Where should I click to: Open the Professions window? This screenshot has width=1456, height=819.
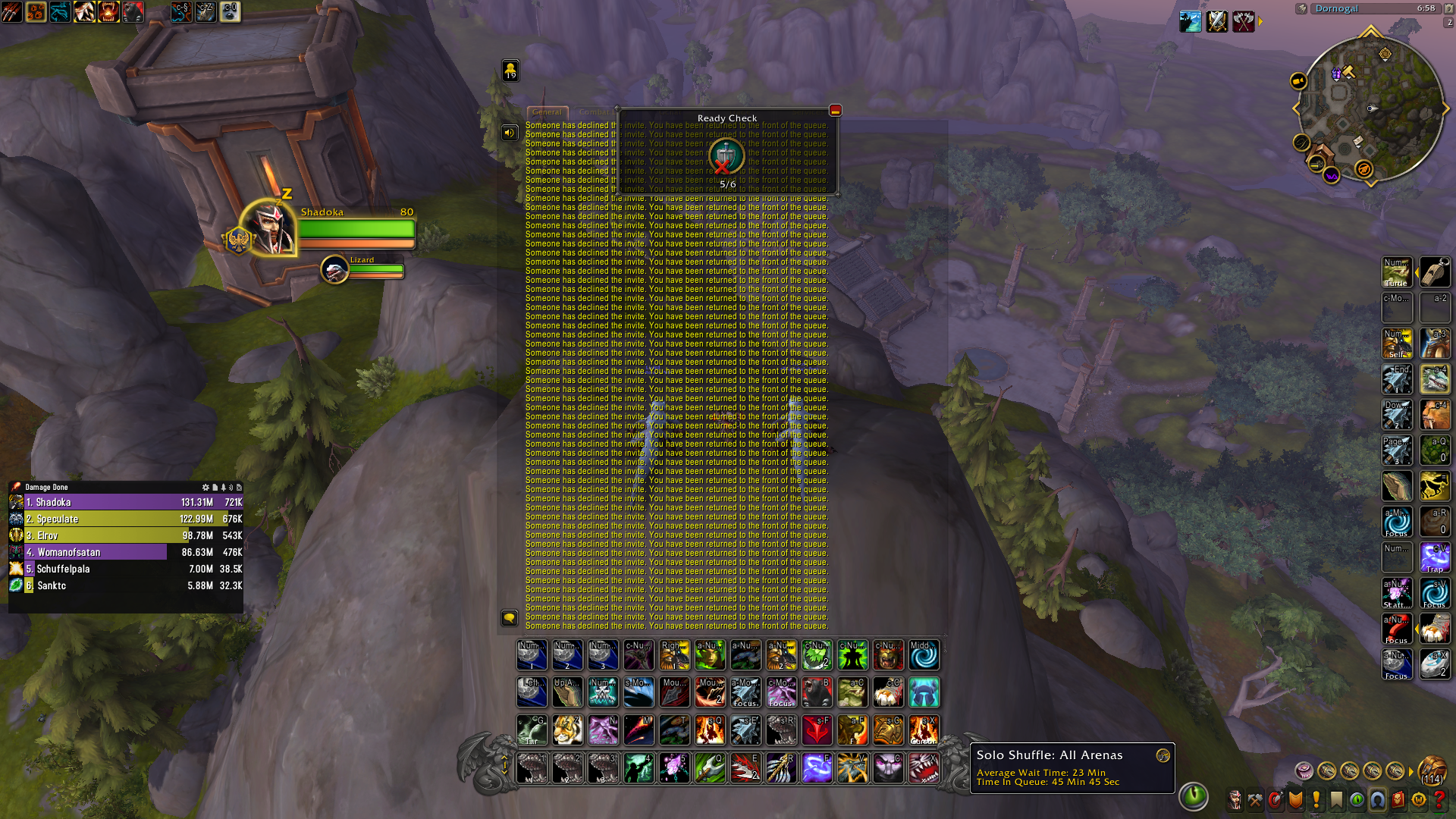coord(1255,798)
